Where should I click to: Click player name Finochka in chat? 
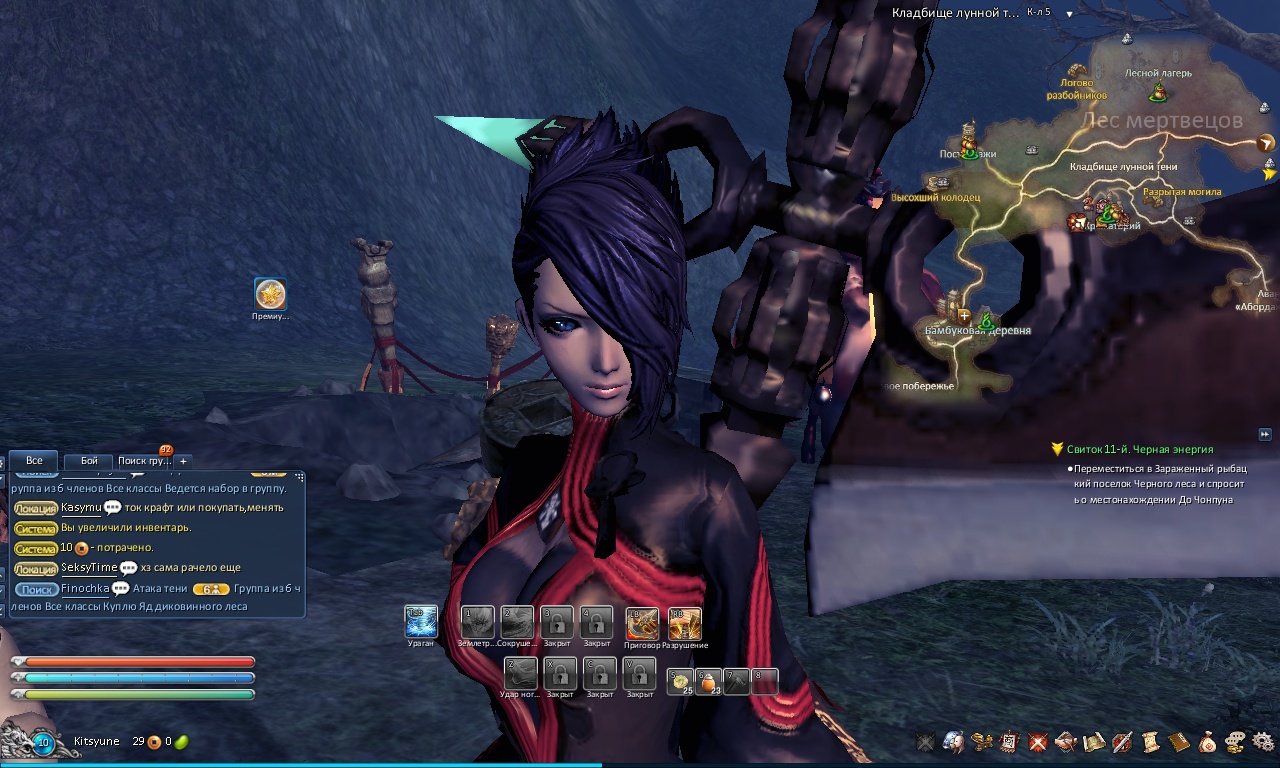[85, 589]
